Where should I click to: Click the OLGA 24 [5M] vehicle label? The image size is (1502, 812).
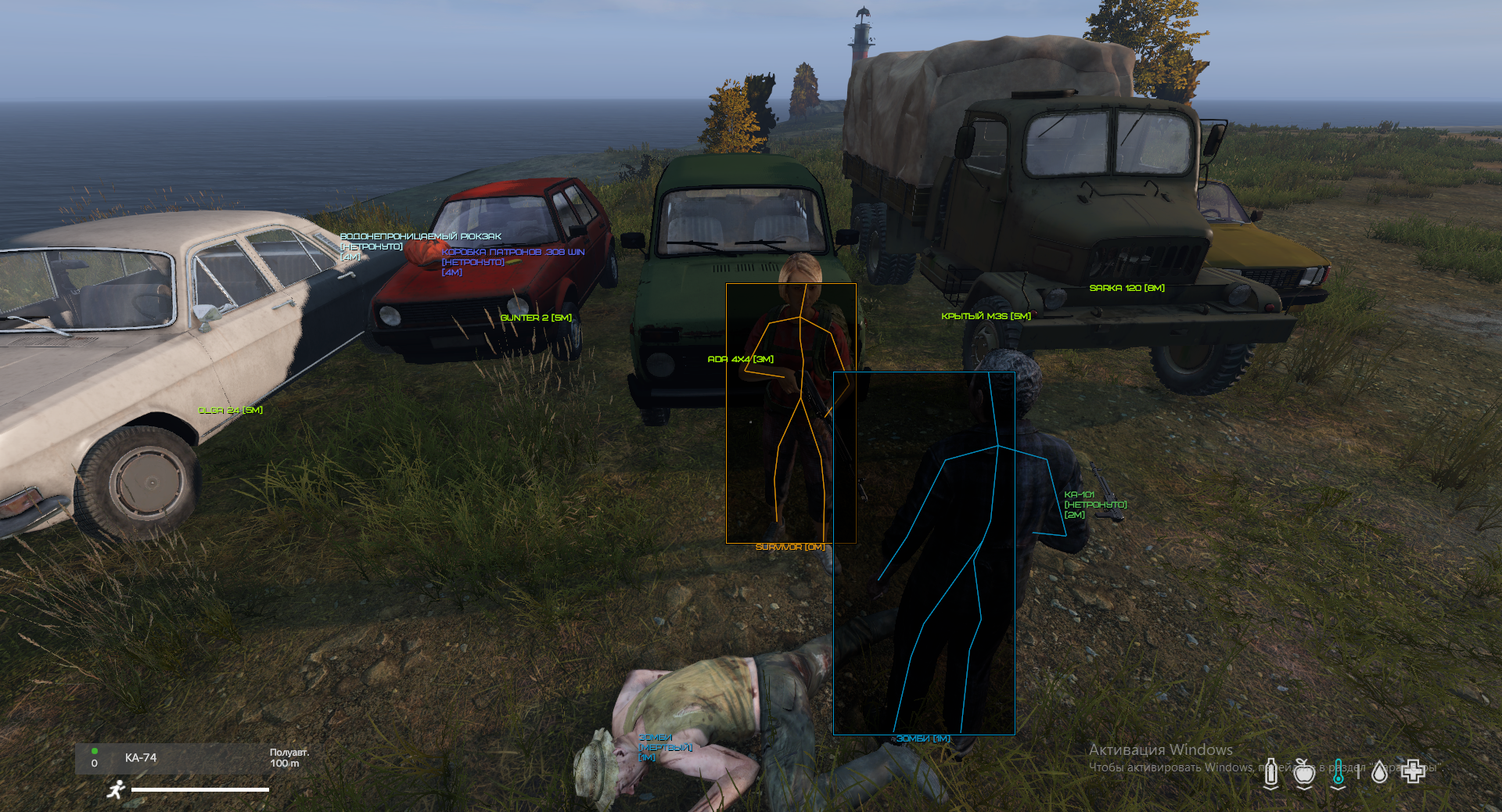(x=231, y=408)
